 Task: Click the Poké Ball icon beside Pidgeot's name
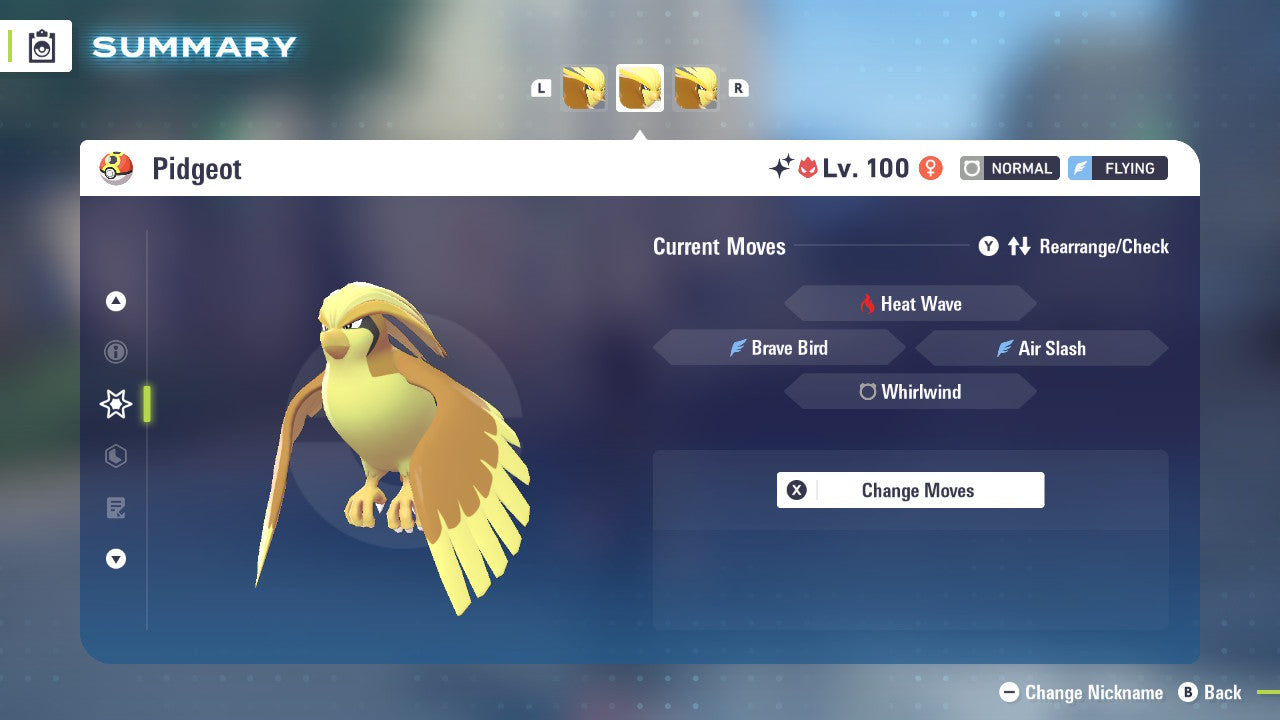113,168
